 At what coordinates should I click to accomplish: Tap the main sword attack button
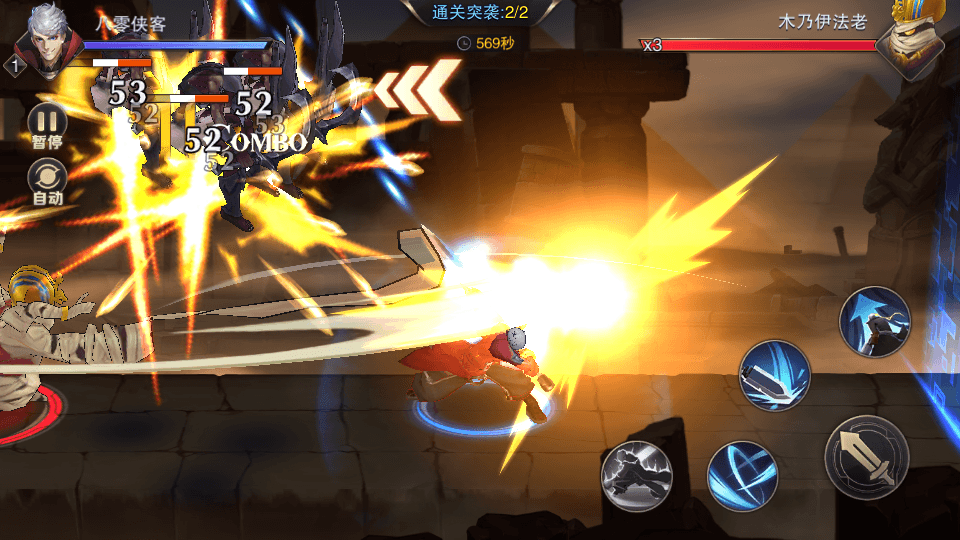tap(866, 456)
